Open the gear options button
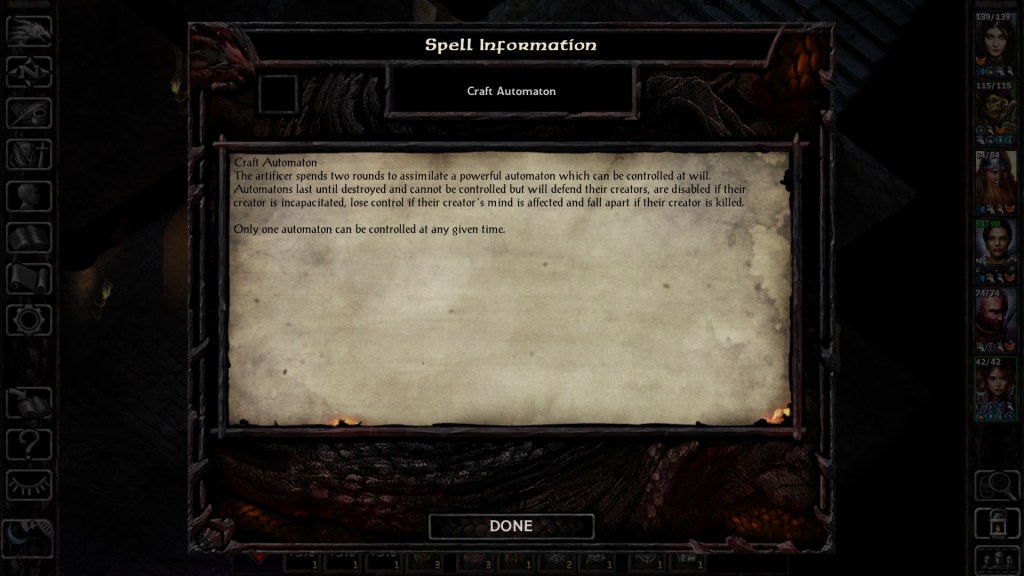Viewport: 1024px width, 576px height. 29,320
